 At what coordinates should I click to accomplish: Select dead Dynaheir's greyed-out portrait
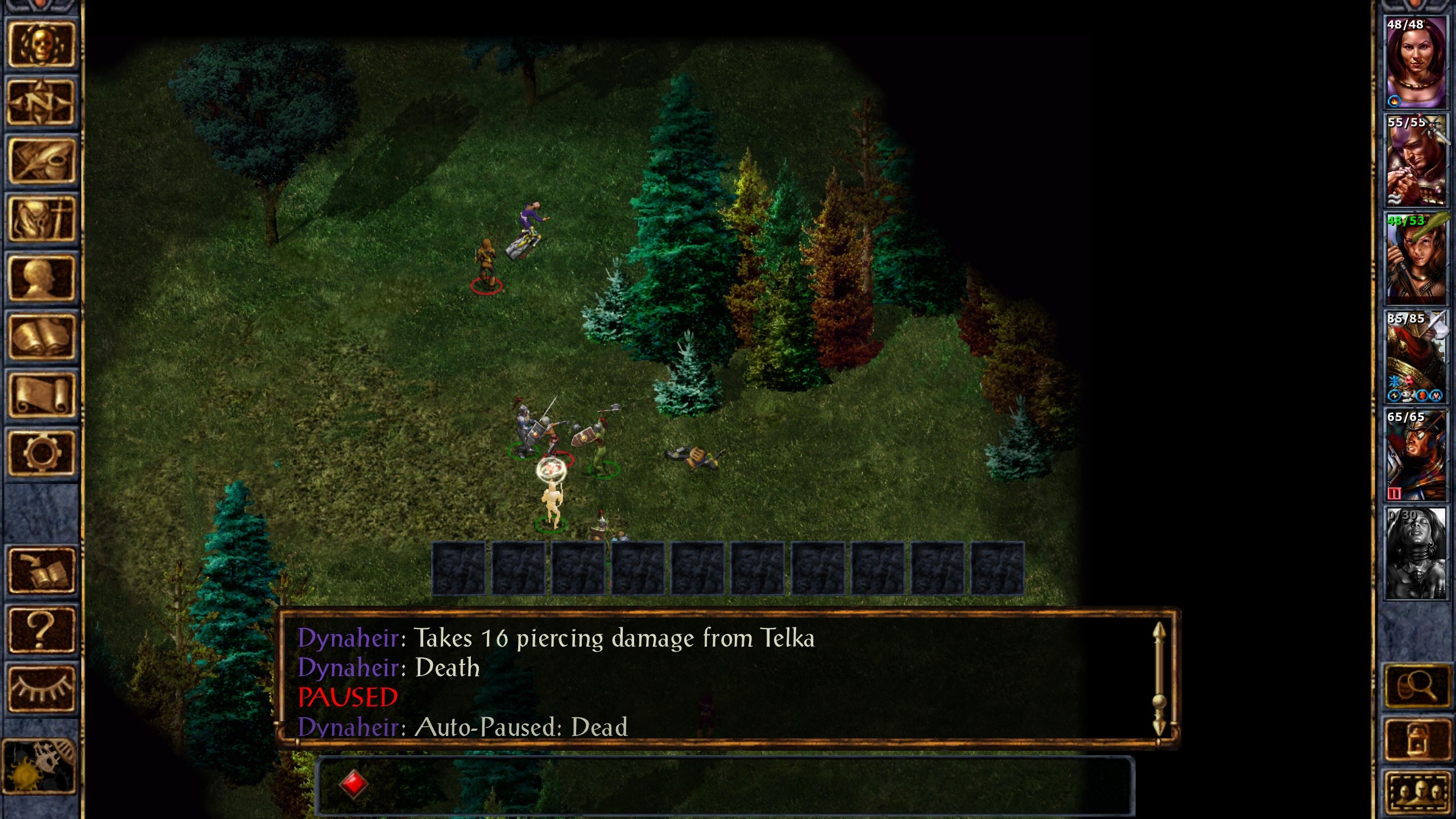pyautogui.click(x=1416, y=553)
